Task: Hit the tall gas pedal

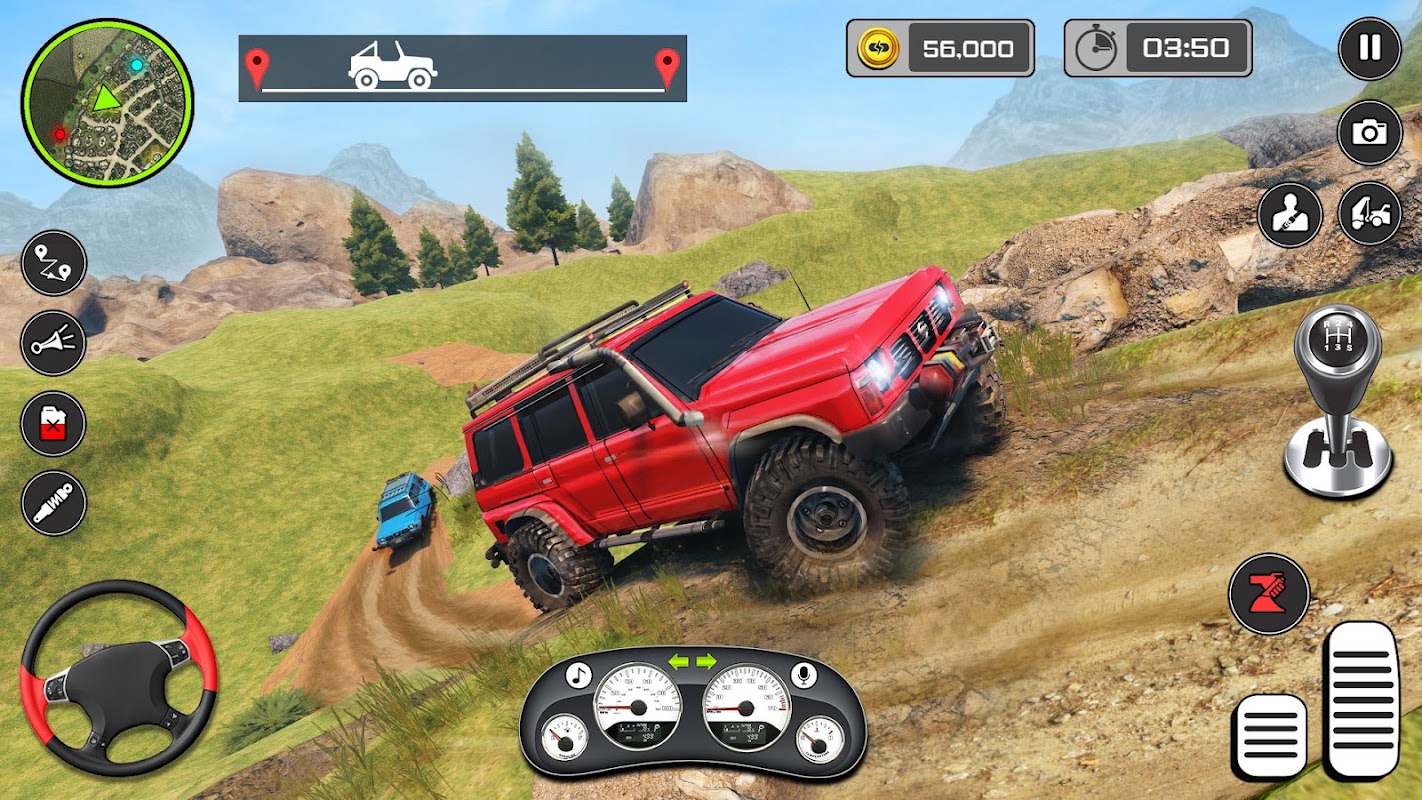Action: pos(1361,699)
